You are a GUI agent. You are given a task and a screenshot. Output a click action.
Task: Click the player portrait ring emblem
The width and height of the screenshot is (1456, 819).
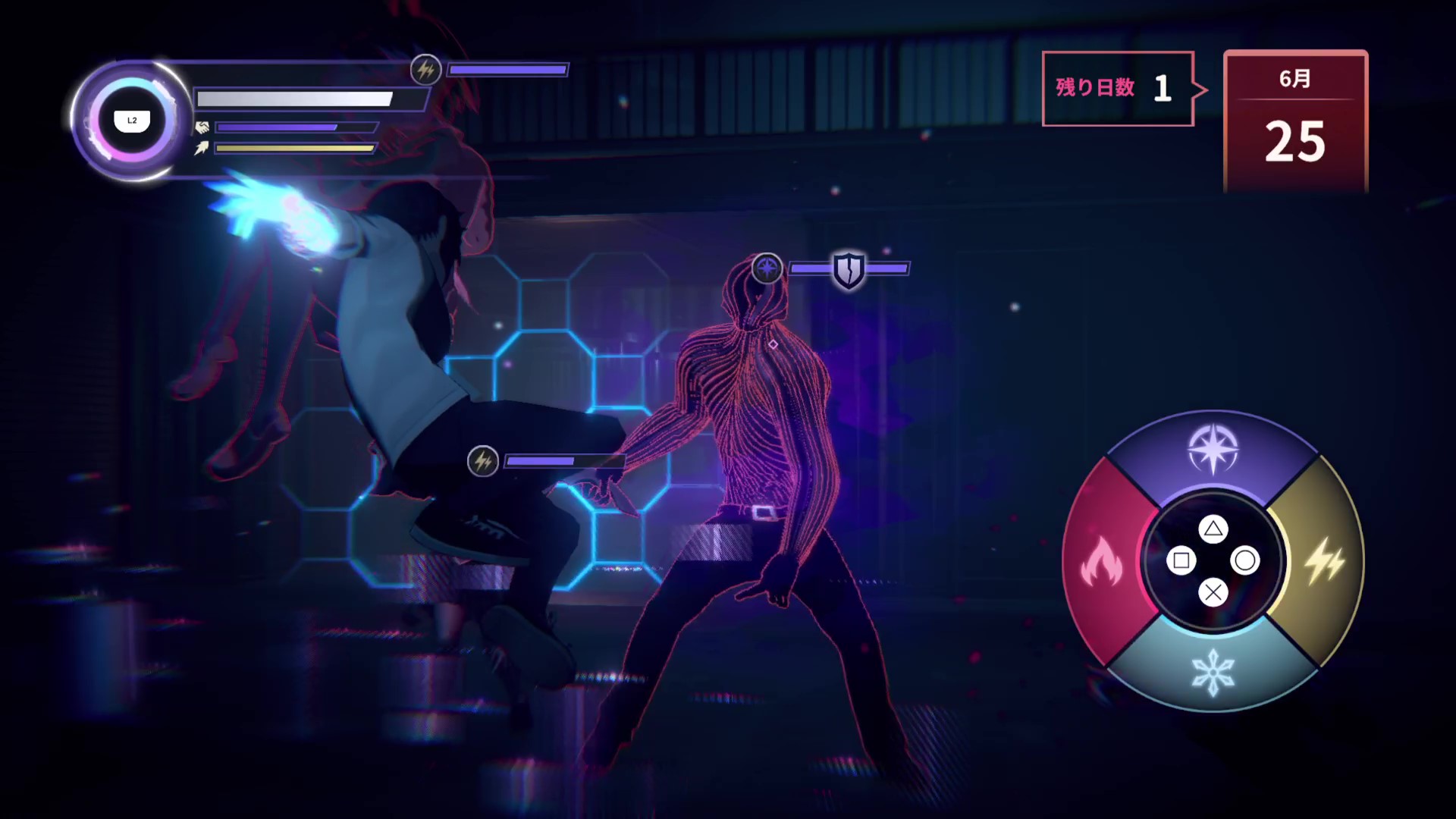coord(132,121)
